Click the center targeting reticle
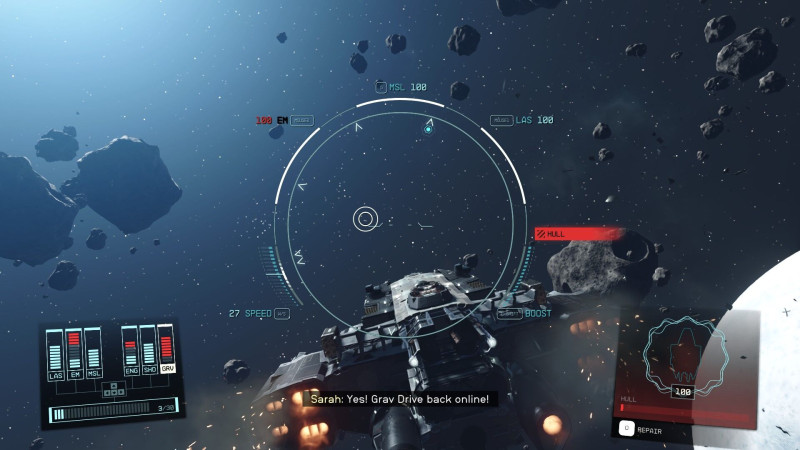Screen dimensions: 800x450 click(x=366, y=218)
